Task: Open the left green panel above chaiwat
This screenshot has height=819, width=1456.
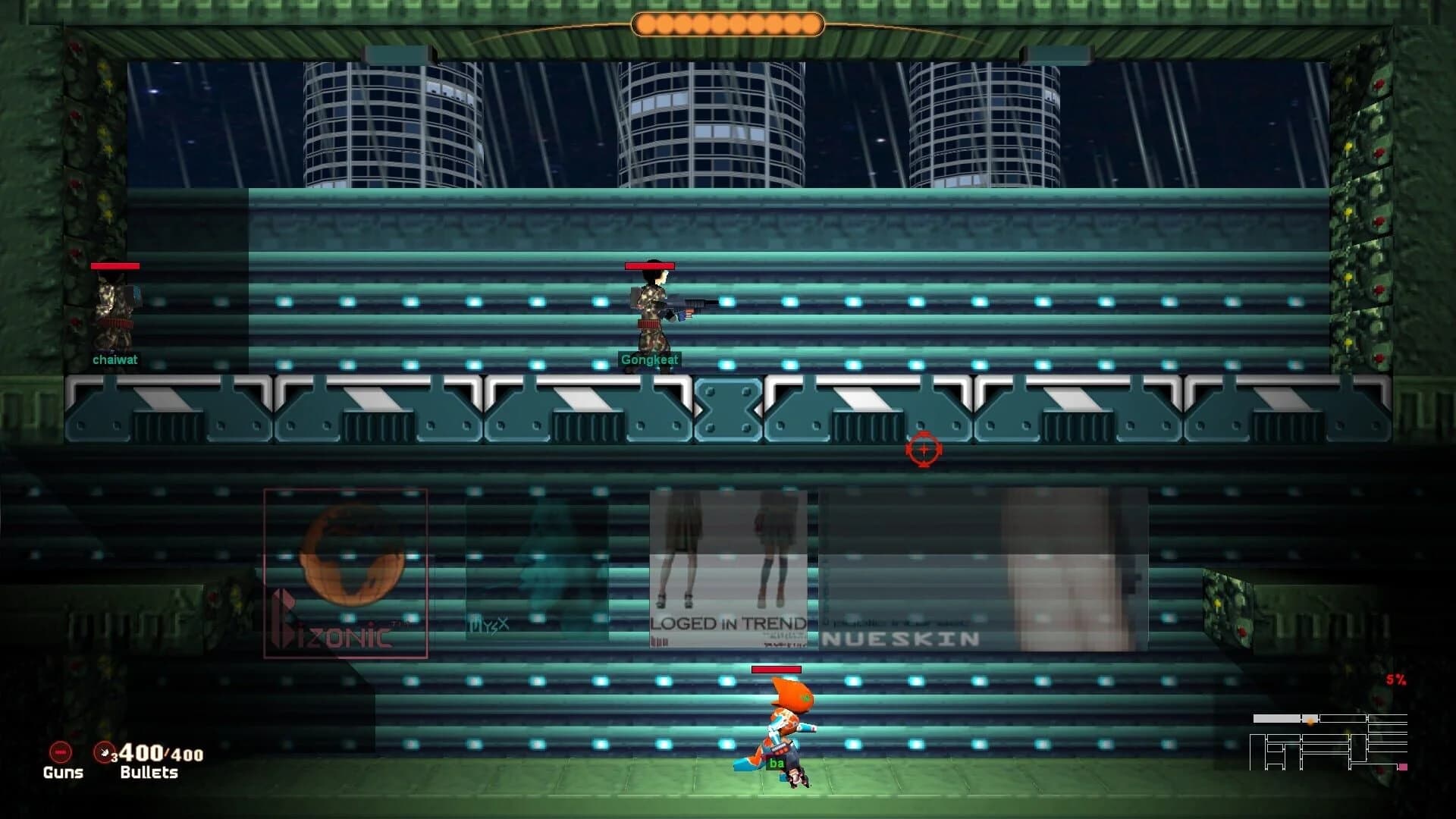Action: pyautogui.click(x=95, y=167)
